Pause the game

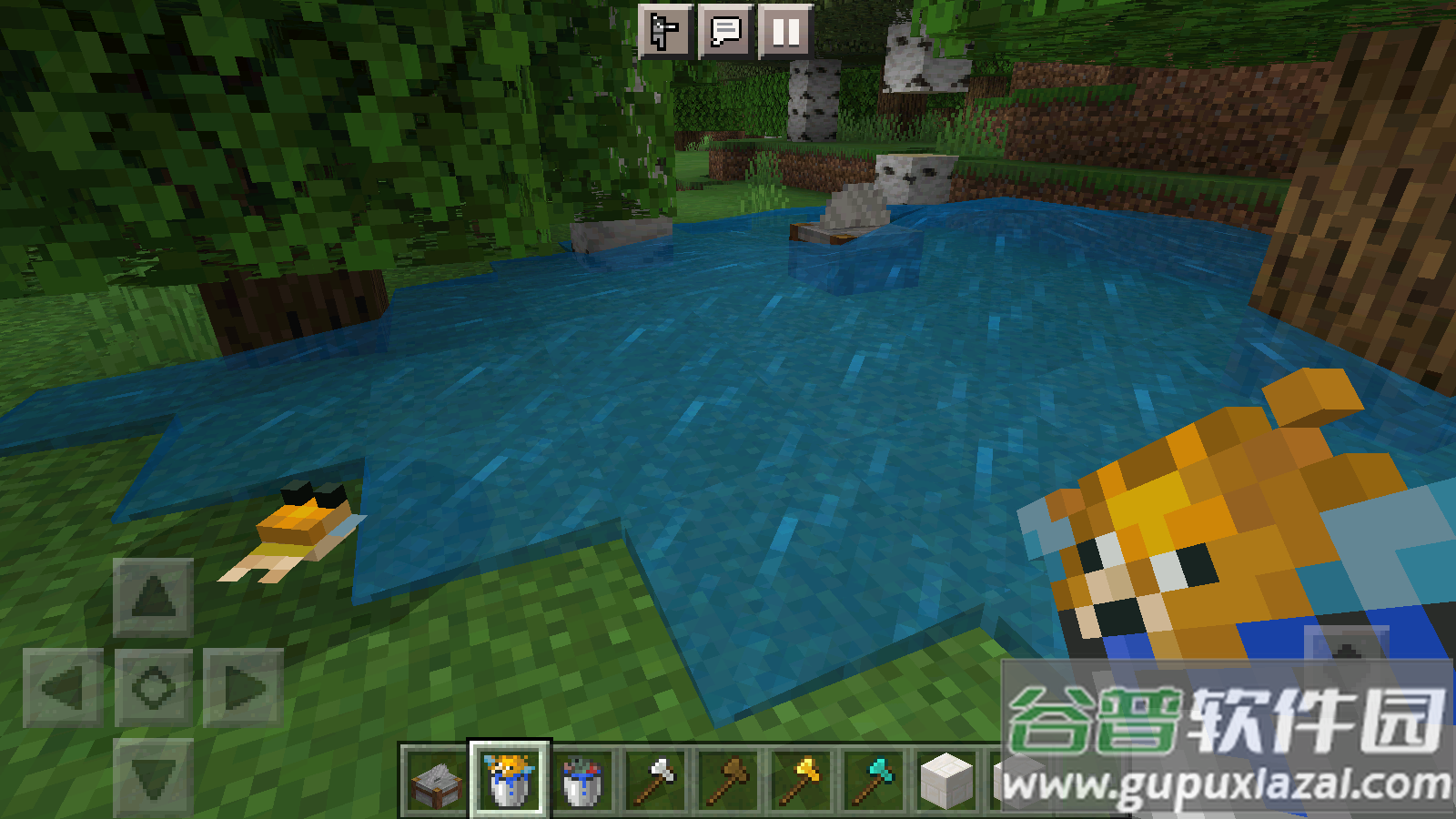(x=785, y=32)
